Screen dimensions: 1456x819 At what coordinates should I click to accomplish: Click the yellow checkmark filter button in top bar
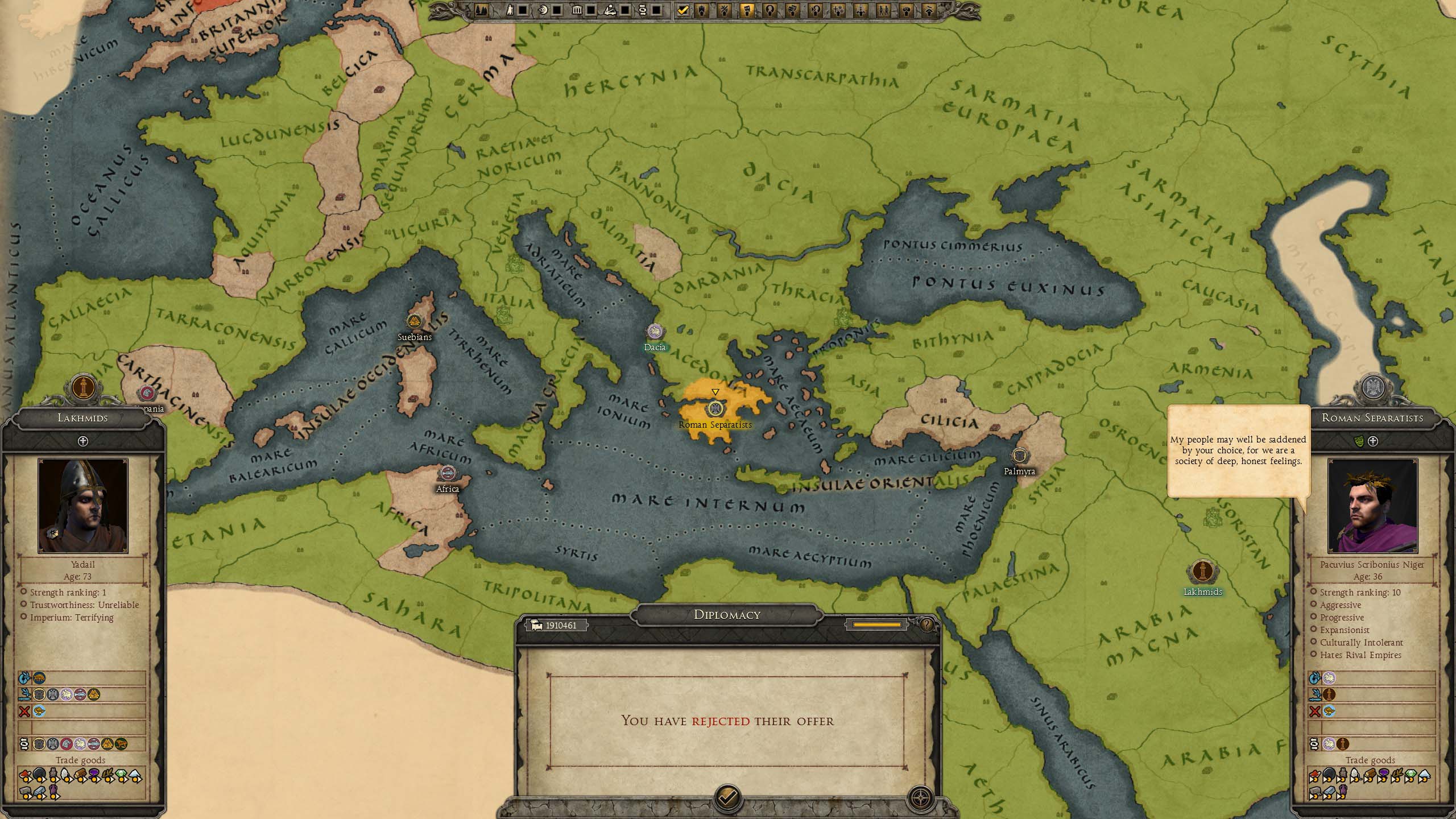(682, 10)
